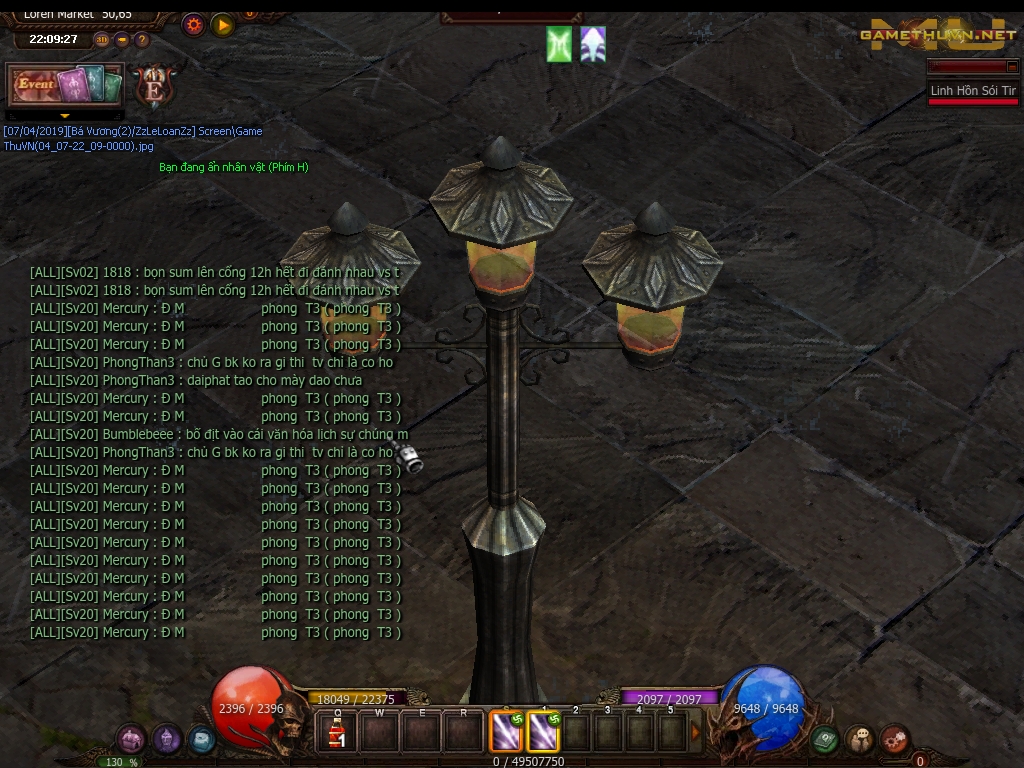
Task: Toggle the 3D view button
Action: pos(102,40)
